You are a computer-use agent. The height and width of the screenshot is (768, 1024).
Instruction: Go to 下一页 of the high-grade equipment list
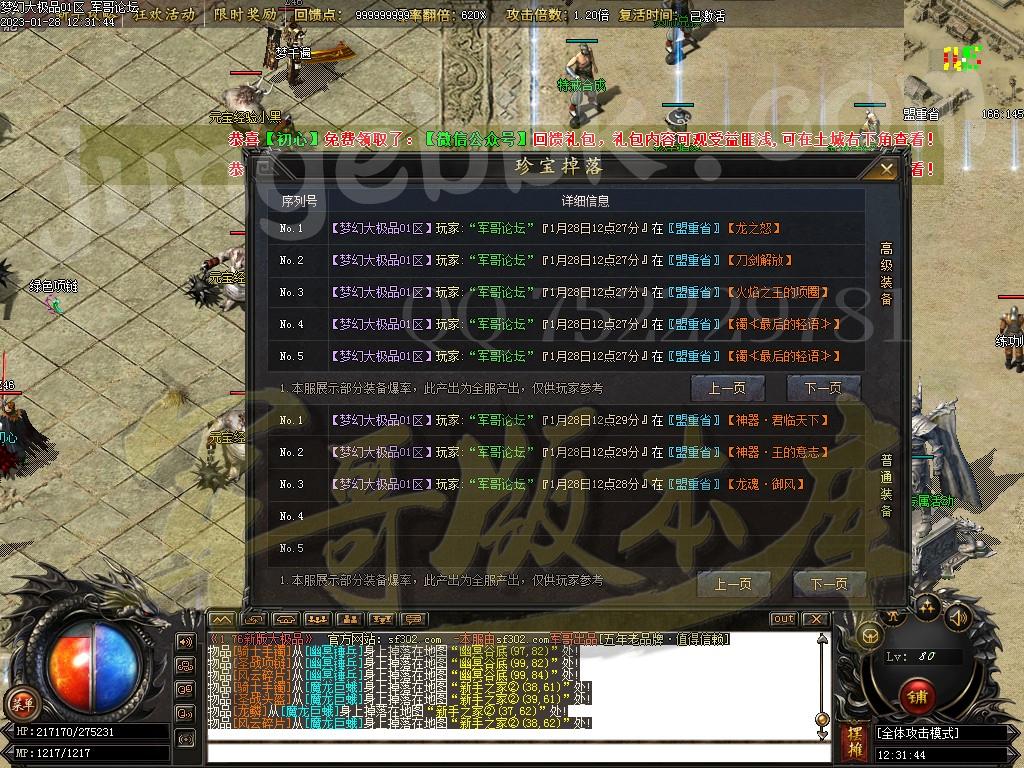pyautogui.click(x=823, y=388)
